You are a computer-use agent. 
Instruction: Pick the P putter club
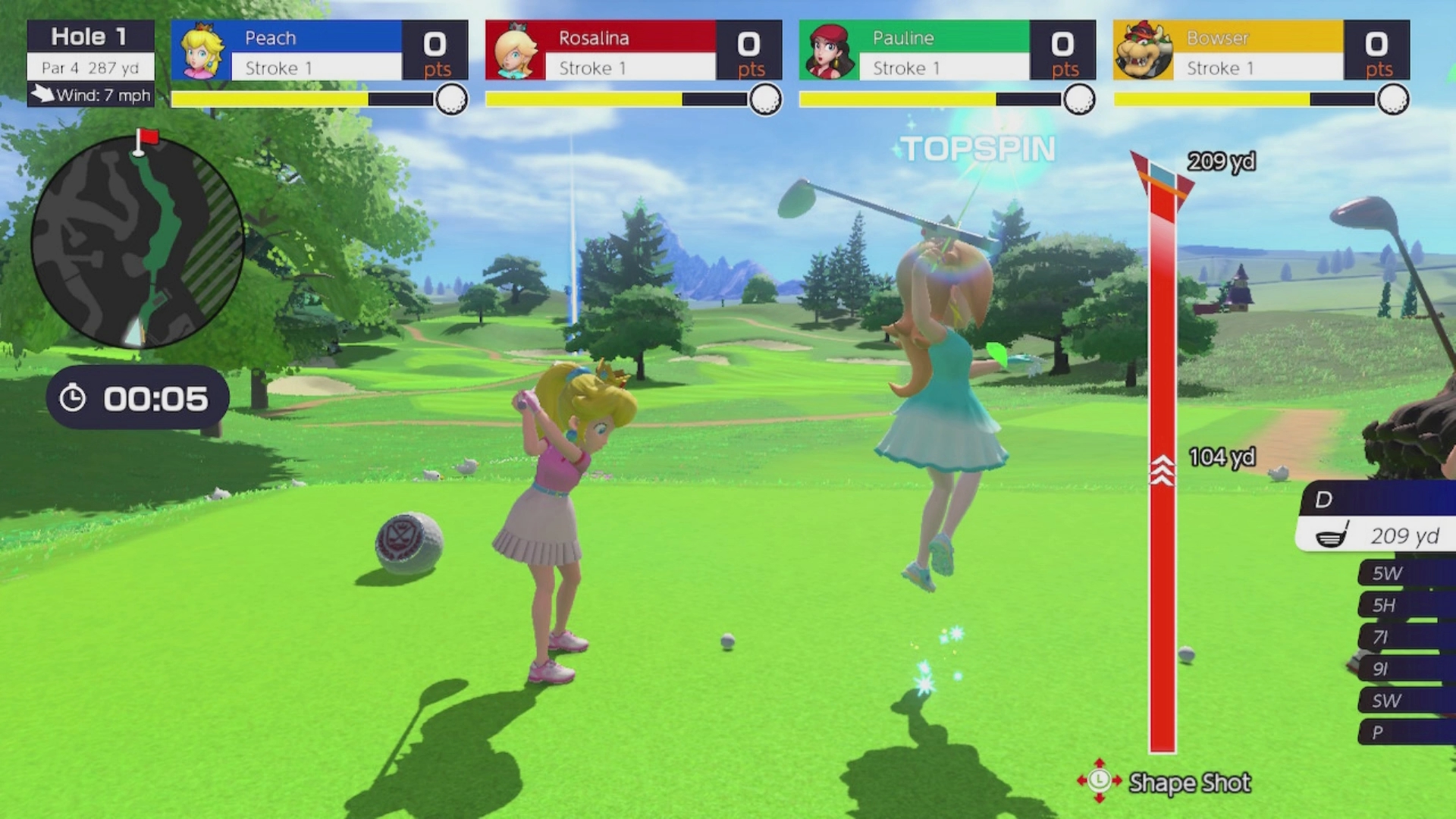click(x=1404, y=733)
